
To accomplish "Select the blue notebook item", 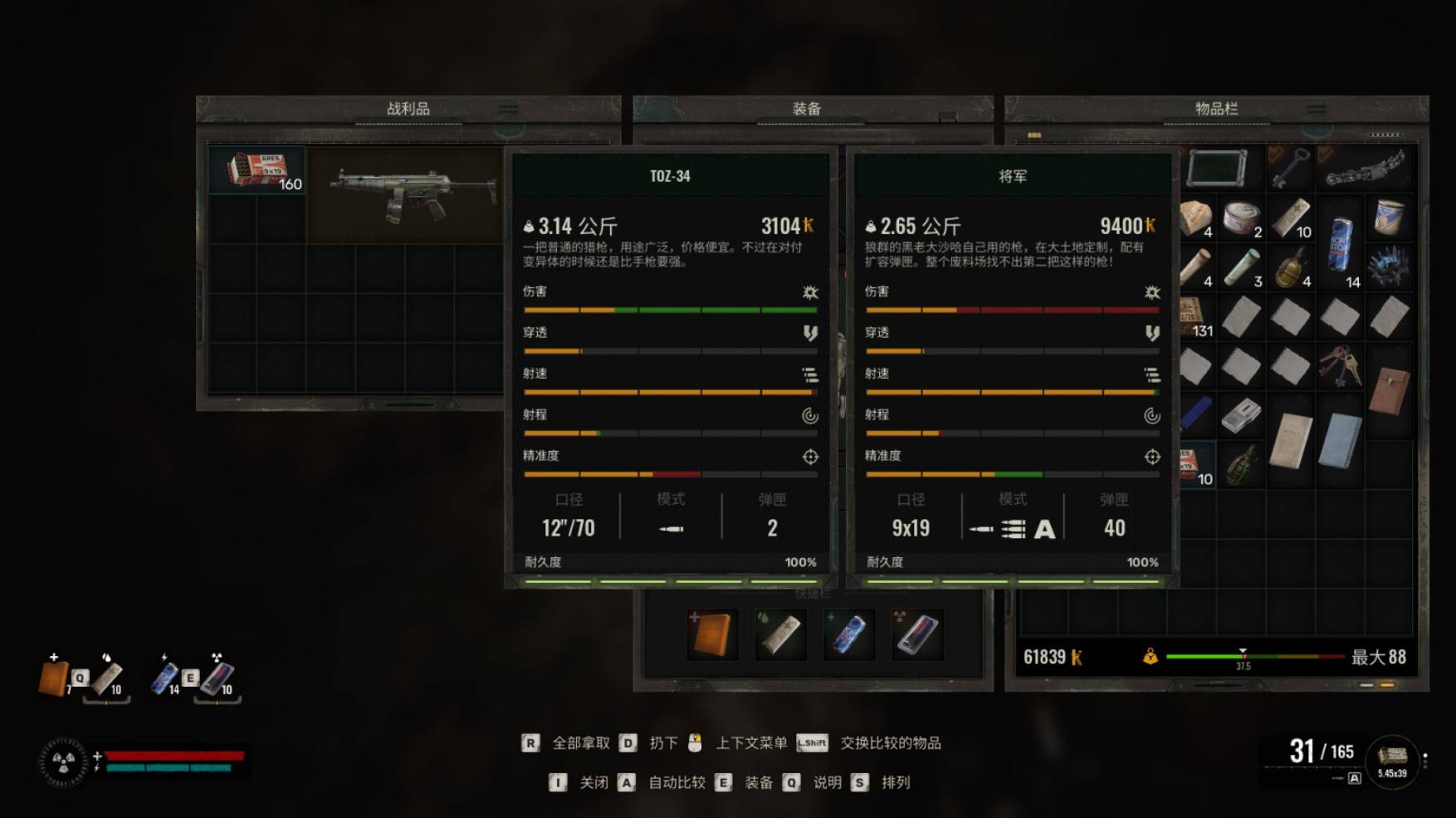I will click(x=1340, y=440).
